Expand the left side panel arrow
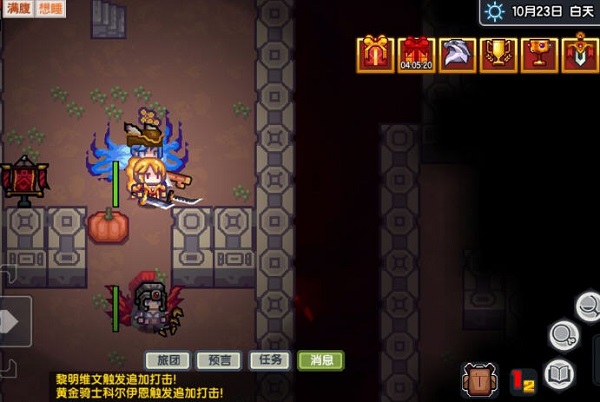The height and width of the screenshot is (402, 600). (12, 321)
